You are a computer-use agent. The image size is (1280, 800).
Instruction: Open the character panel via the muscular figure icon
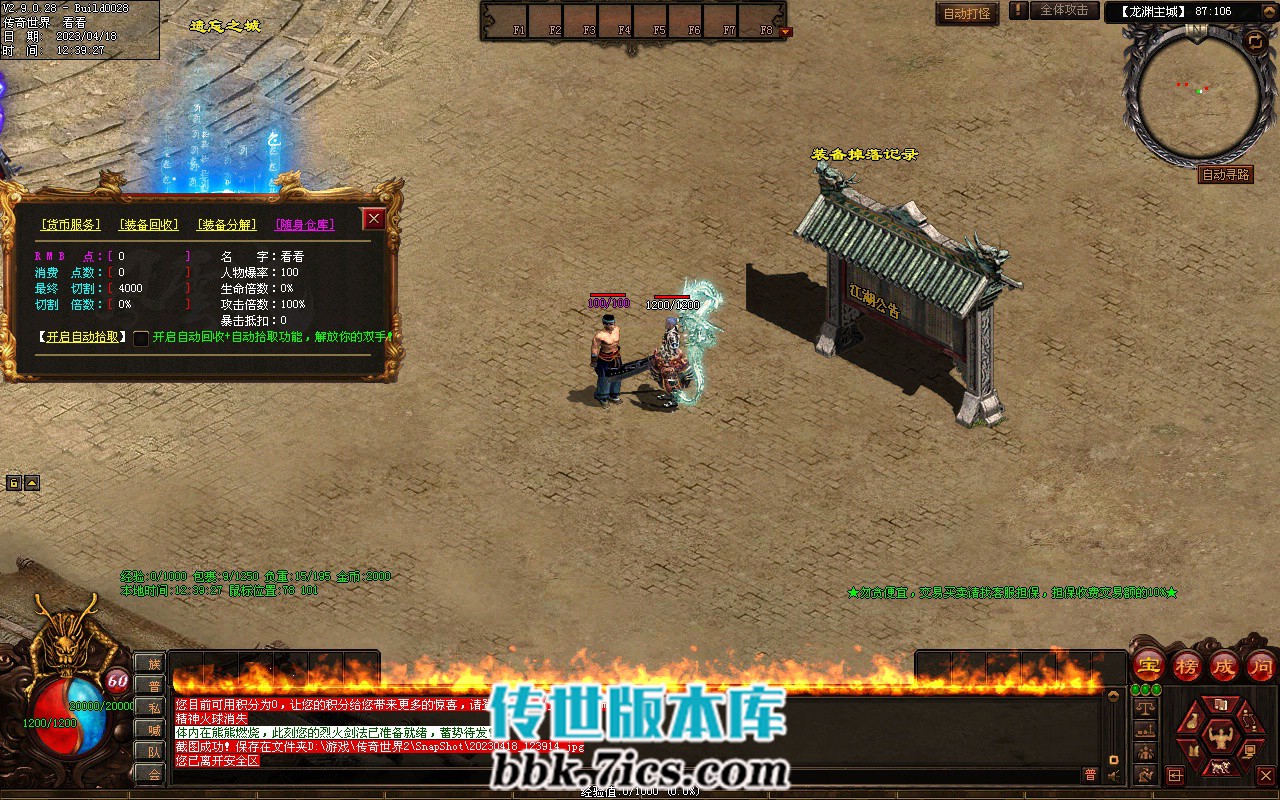pos(1220,739)
